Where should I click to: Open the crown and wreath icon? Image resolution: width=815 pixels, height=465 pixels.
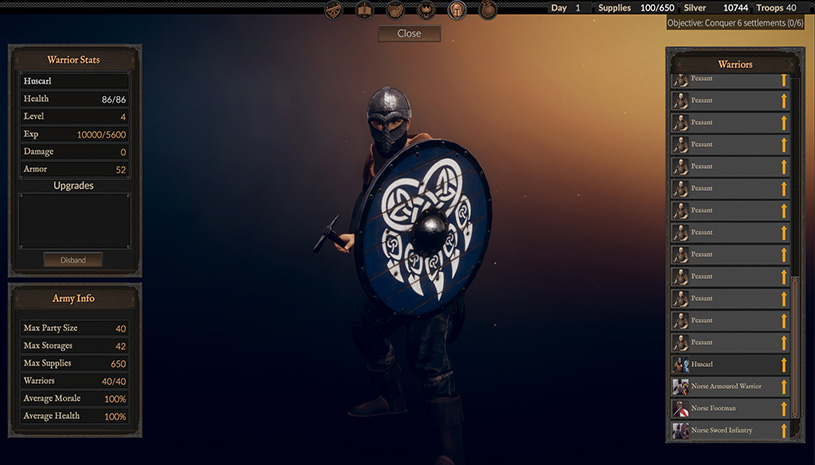click(426, 10)
